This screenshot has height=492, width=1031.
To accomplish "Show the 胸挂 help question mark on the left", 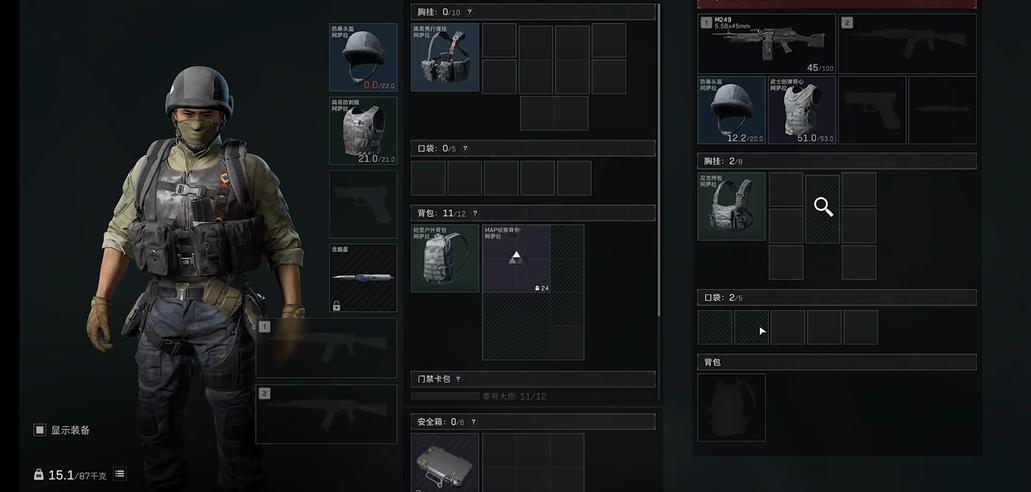I will 469,12.
